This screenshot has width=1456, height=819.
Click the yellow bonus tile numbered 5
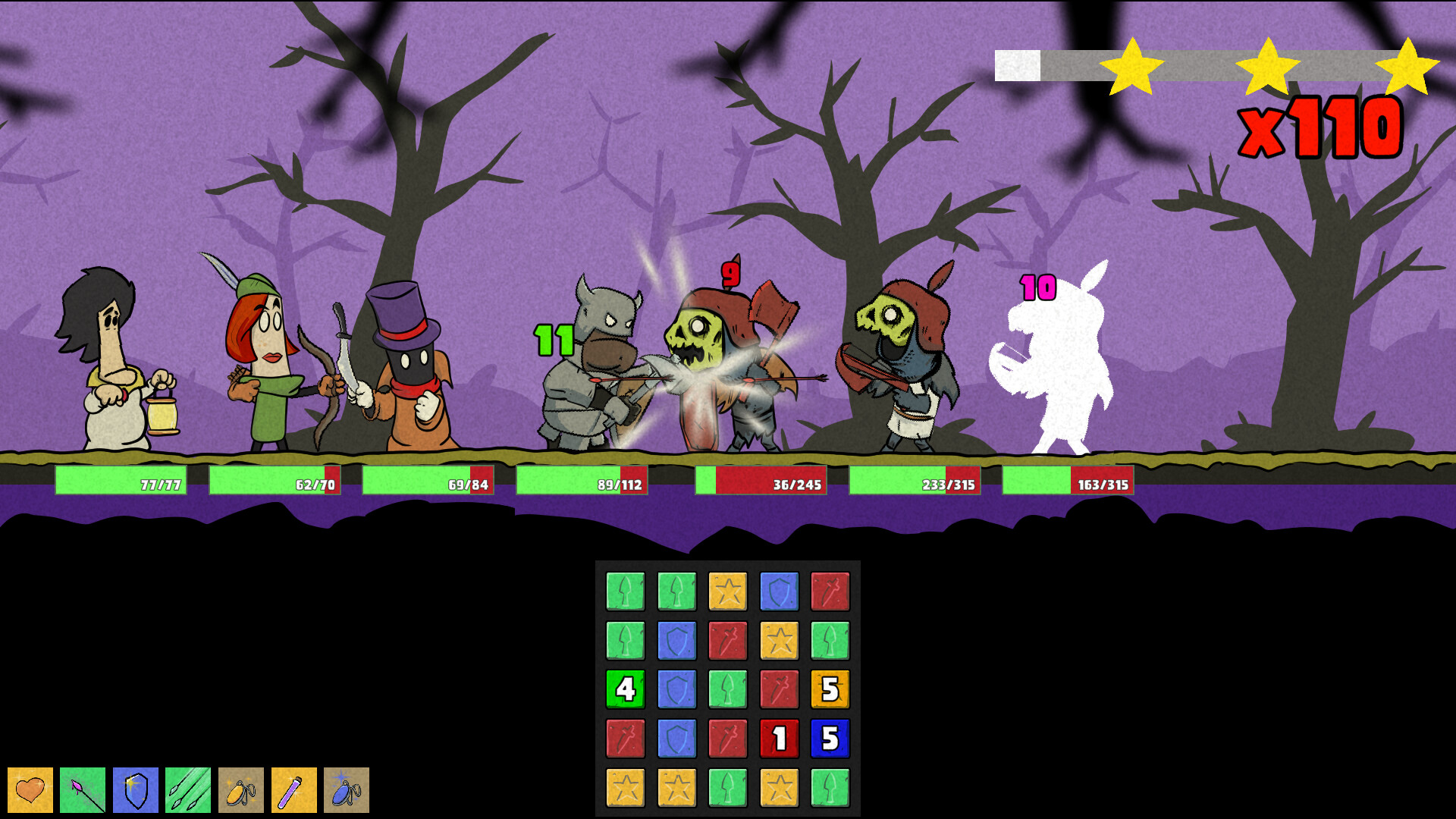coord(831,690)
